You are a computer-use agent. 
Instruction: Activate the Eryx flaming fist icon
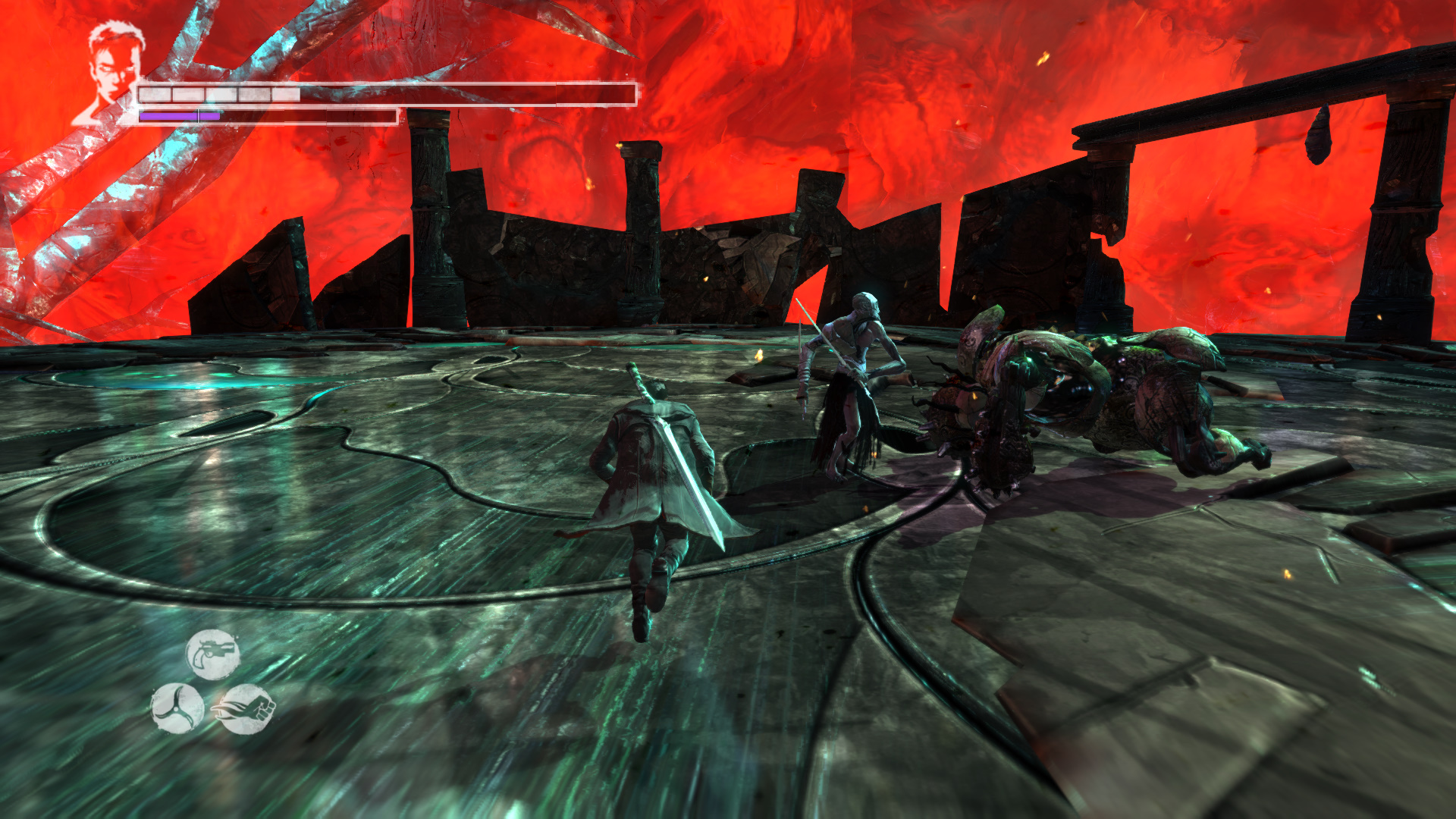pyautogui.click(x=246, y=709)
